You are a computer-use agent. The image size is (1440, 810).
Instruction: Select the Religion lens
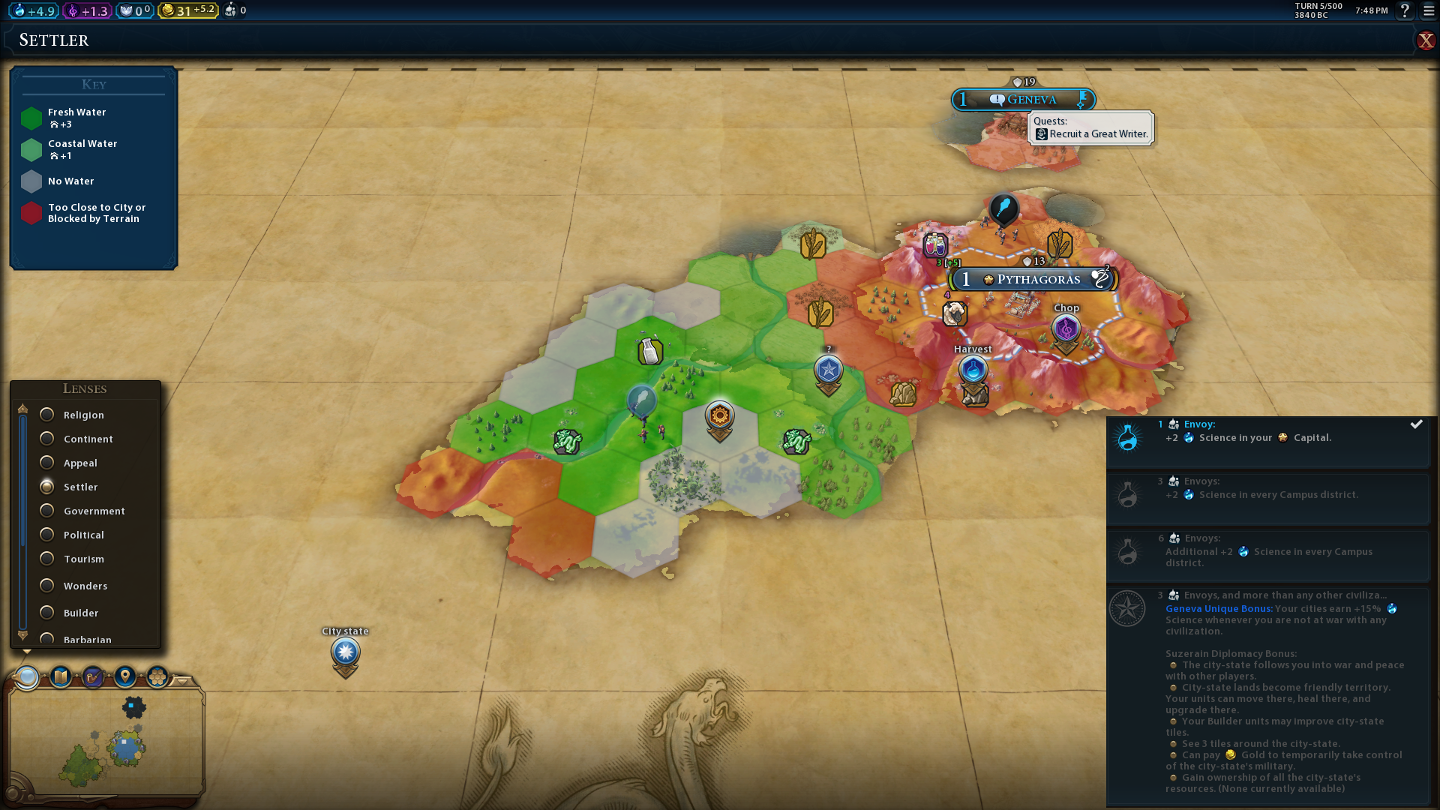pos(47,415)
